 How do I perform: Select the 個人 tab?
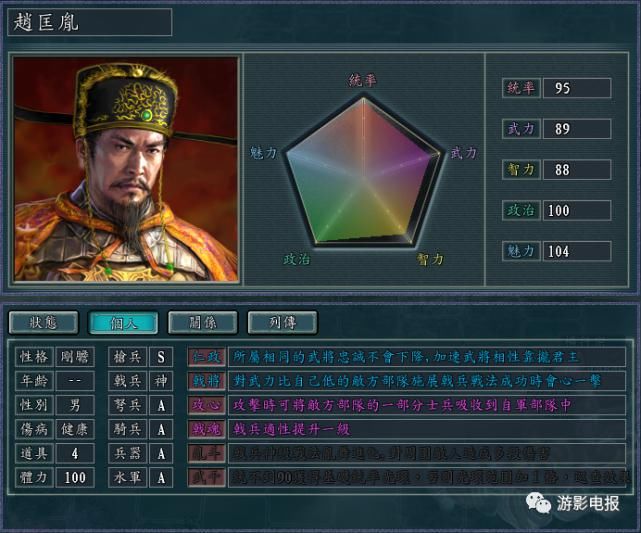pos(123,322)
